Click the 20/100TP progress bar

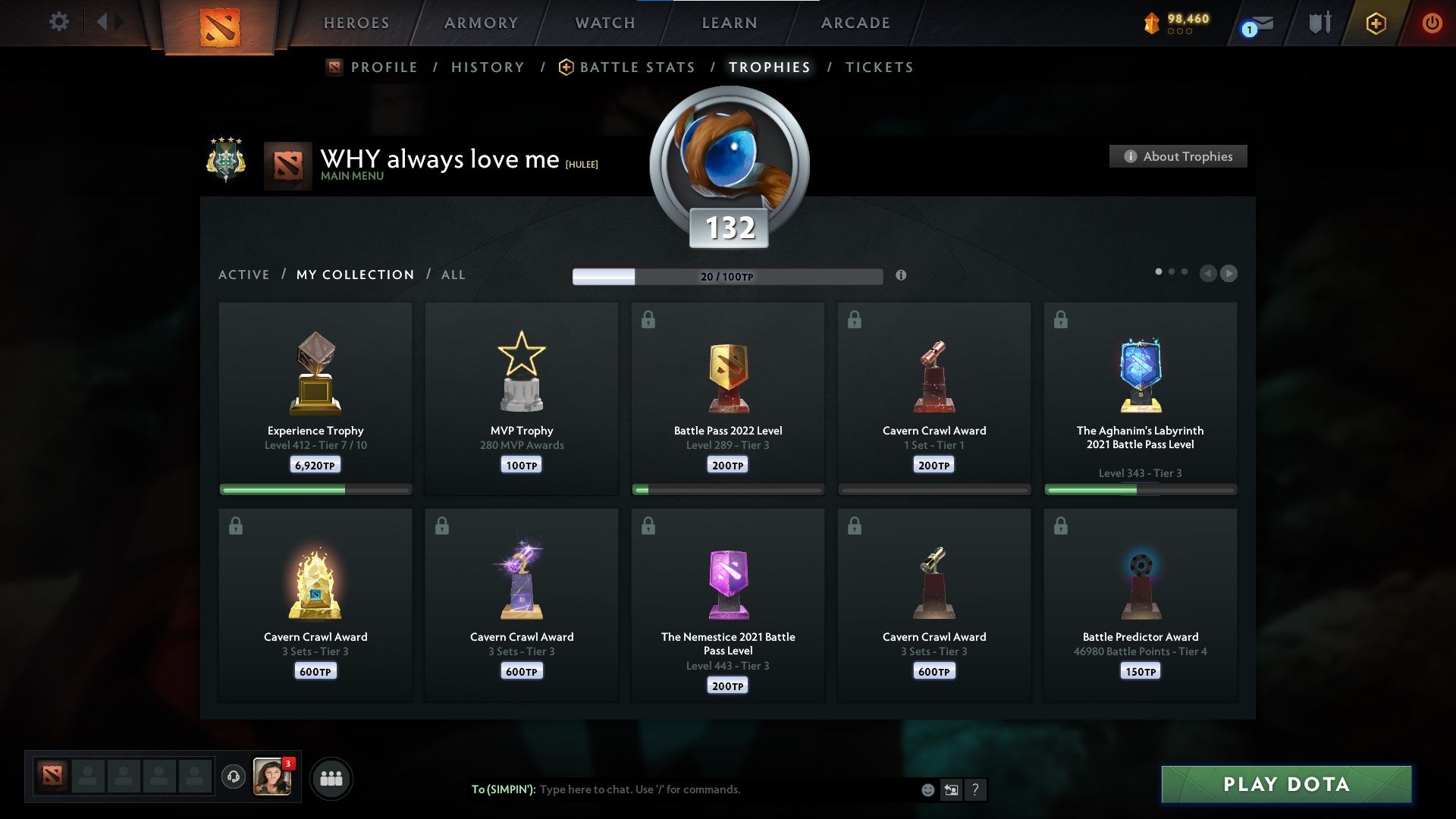coord(726,276)
